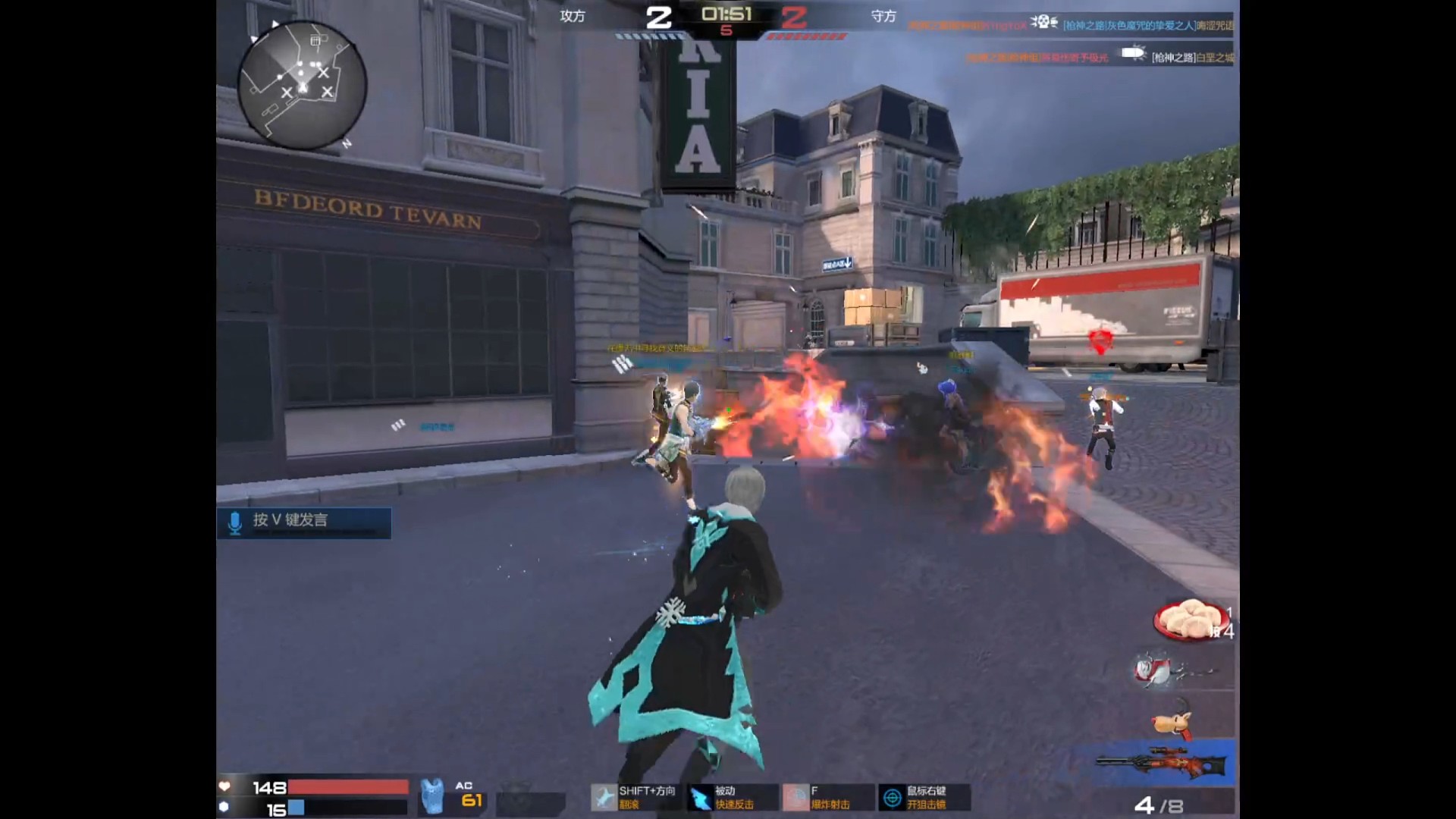This screenshot has height=819, width=1456.
Task: Select the white and red grenade slot
Action: pyautogui.click(x=1159, y=670)
